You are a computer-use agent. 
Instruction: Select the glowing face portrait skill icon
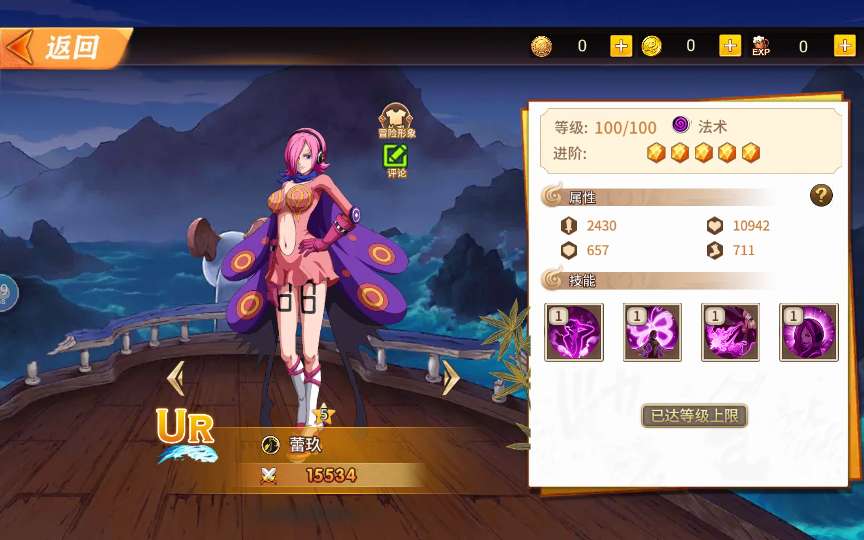[x=809, y=333]
